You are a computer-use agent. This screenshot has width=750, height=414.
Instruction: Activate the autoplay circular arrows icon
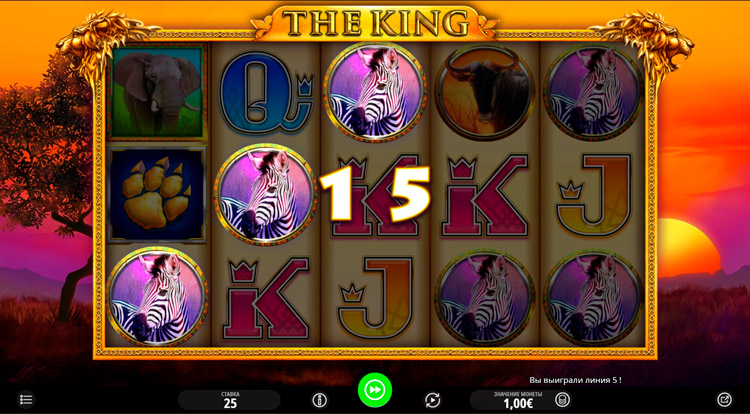pyautogui.click(x=432, y=400)
